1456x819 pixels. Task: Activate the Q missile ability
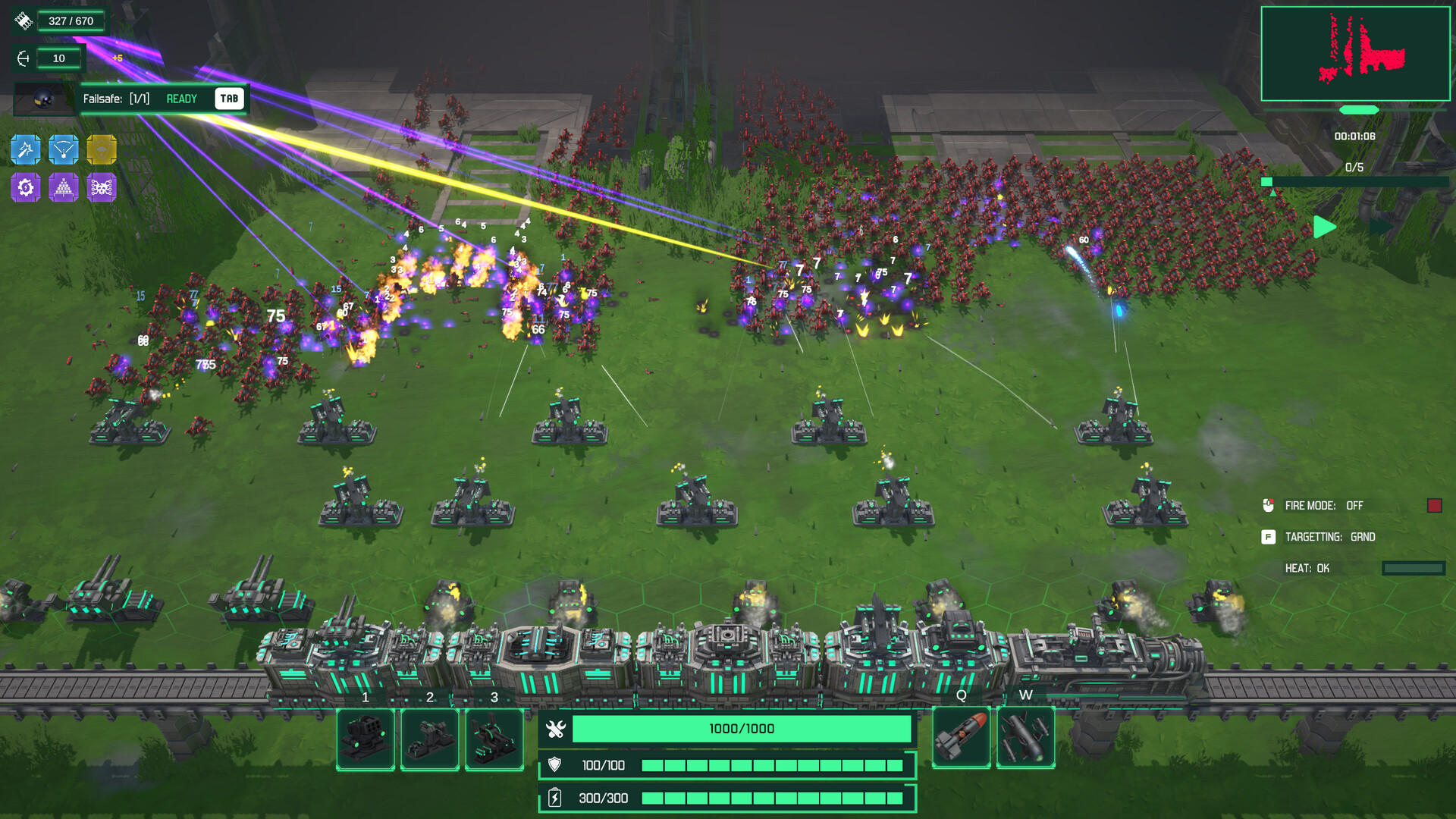click(x=961, y=736)
